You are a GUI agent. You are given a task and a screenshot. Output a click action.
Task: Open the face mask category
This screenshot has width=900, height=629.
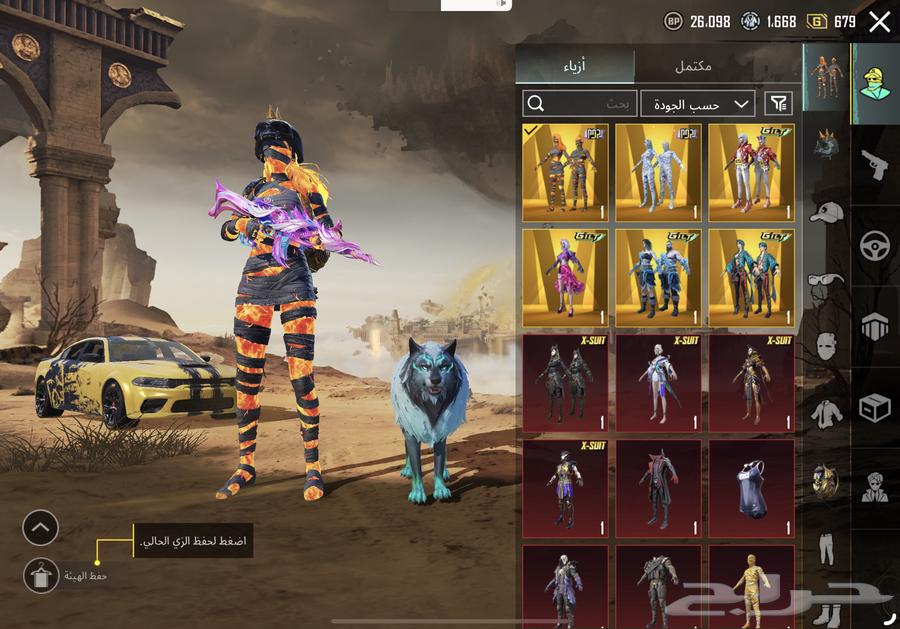[x=826, y=346]
